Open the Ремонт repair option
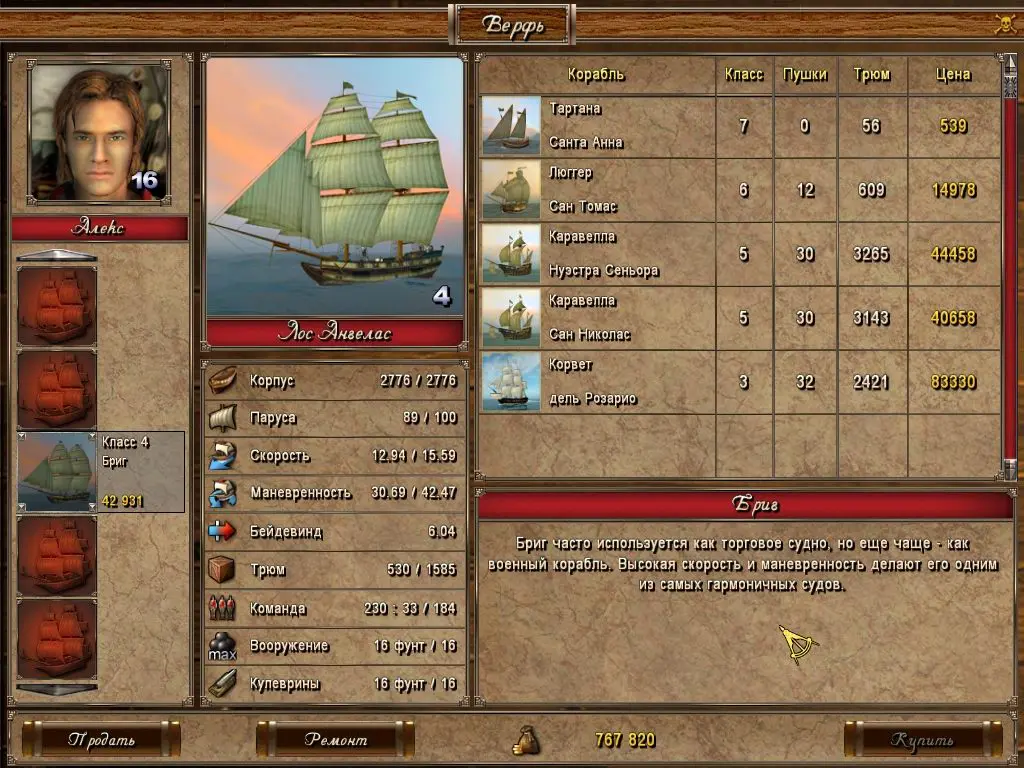Image resolution: width=1024 pixels, height=768 pixels. point(335,740)
